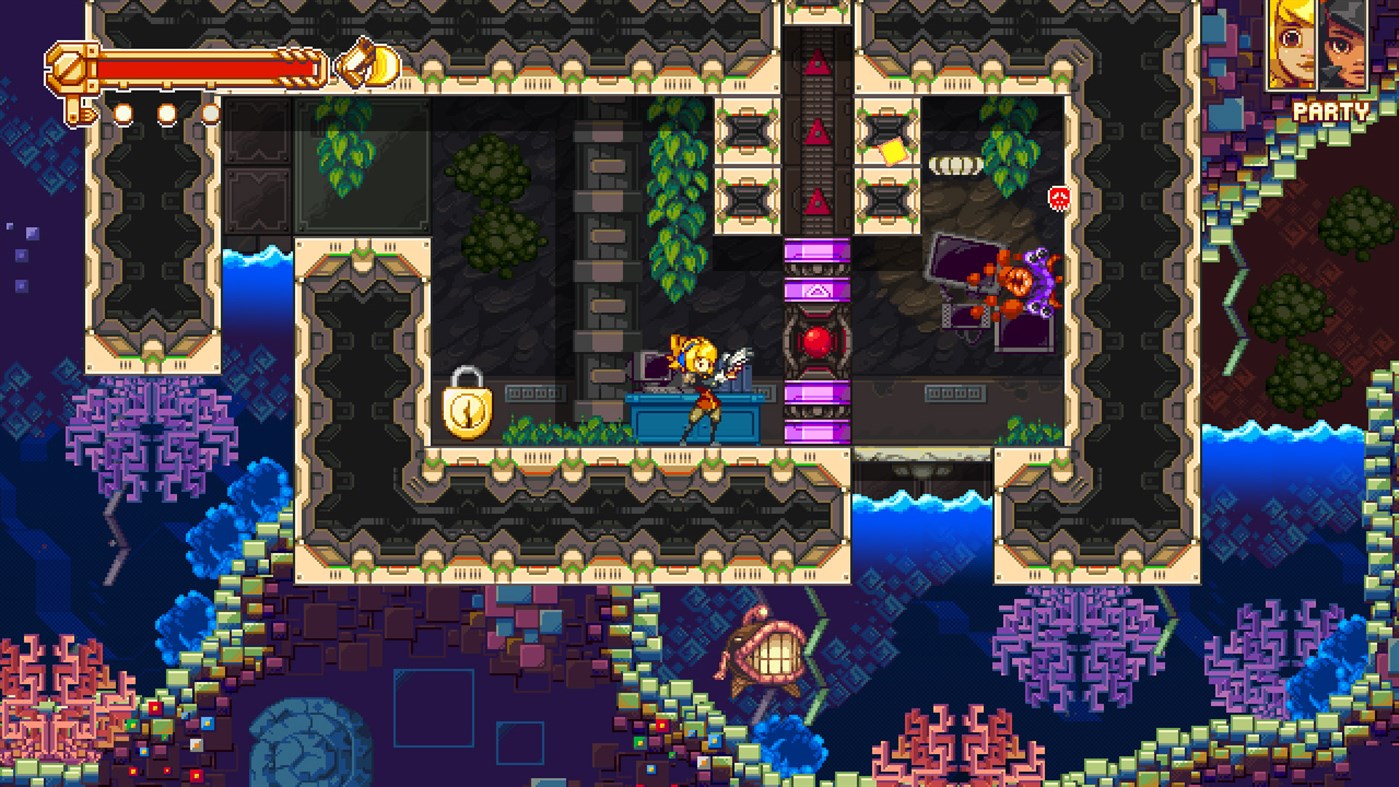Click the PARTY label under the portraits
Screen dimensions: 1399x787
[x=1330, y=113]
